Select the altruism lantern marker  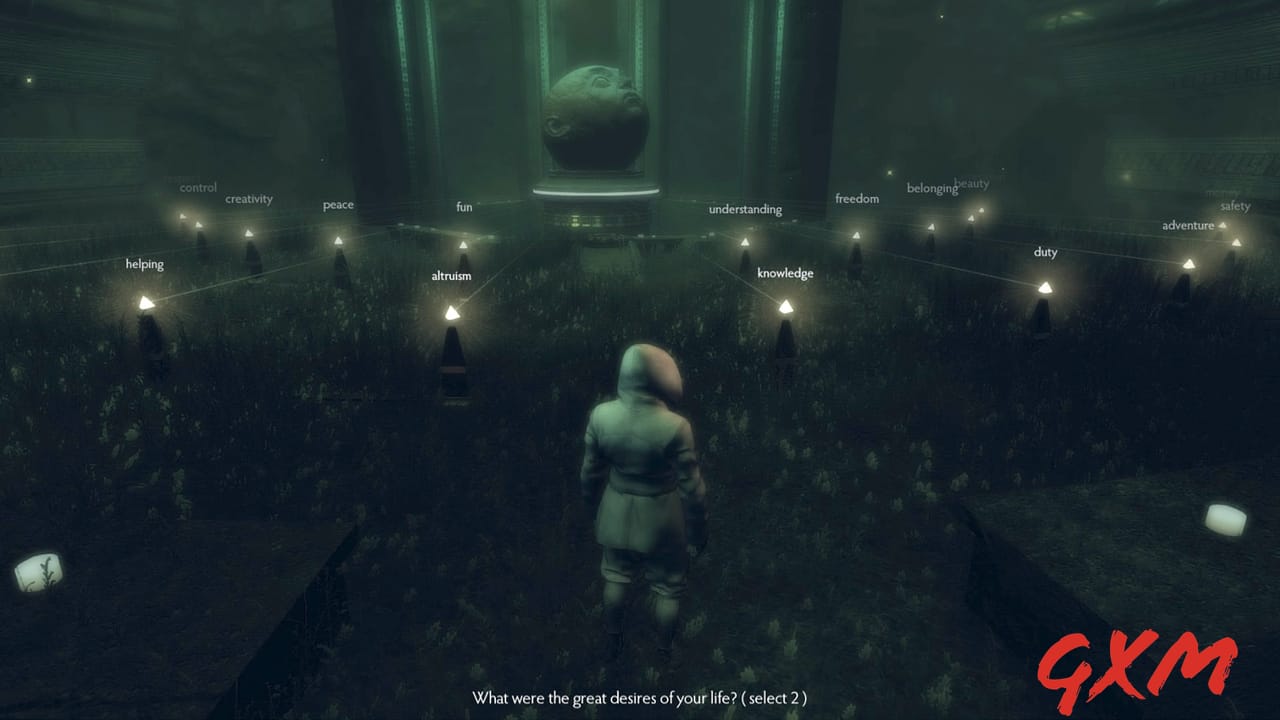[452, 311]
